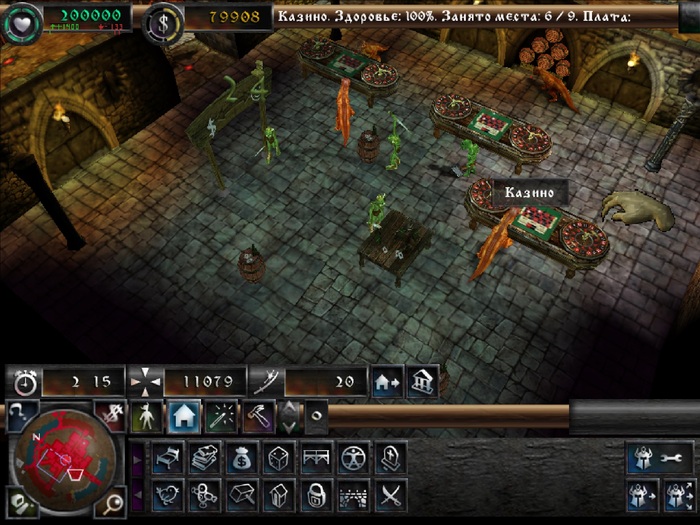The height and width of the screenshot is (525, 700).
Task: Select the Combat Pit with crossed swords
Action: pyautogui.click(x=390, y=494)
